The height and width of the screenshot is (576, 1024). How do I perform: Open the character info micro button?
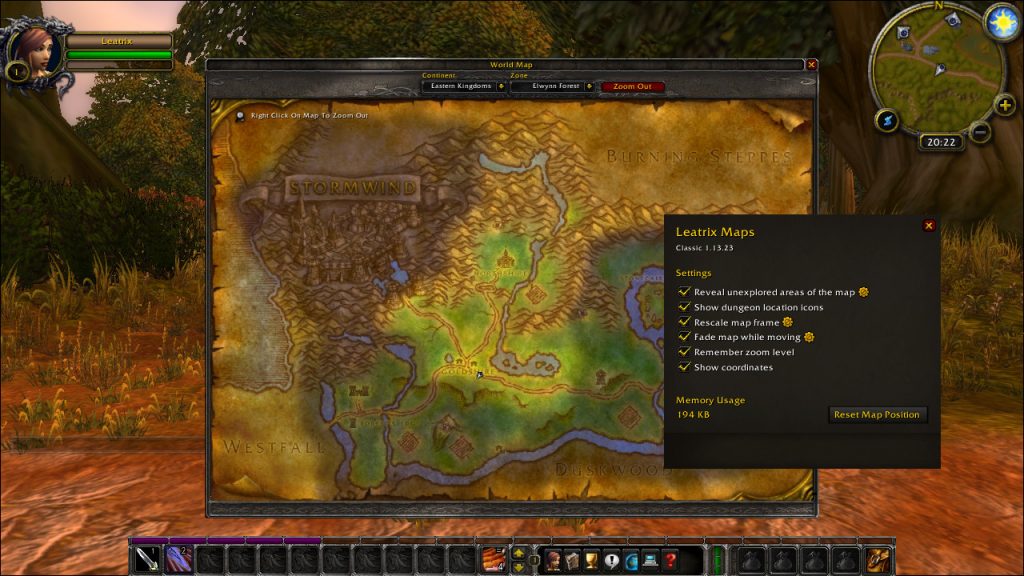[x=553, y=559]
